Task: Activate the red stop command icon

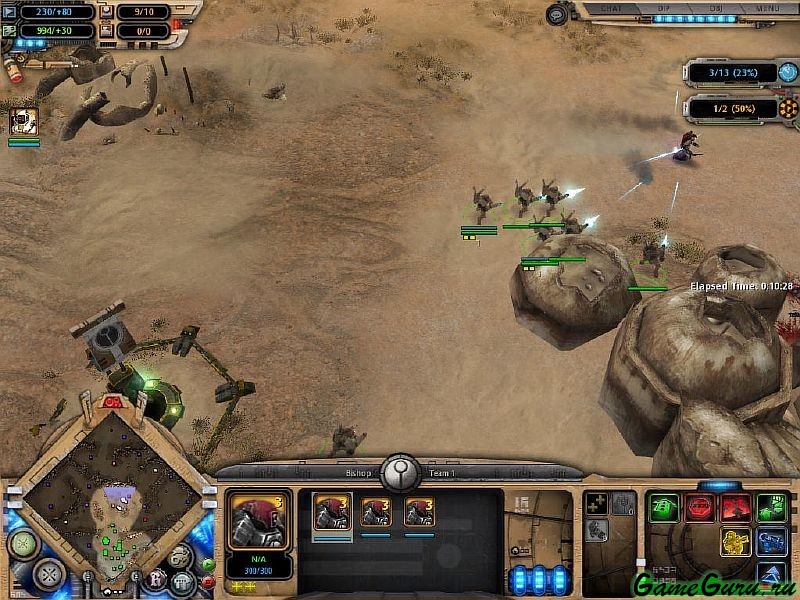Action: point(700,508)
